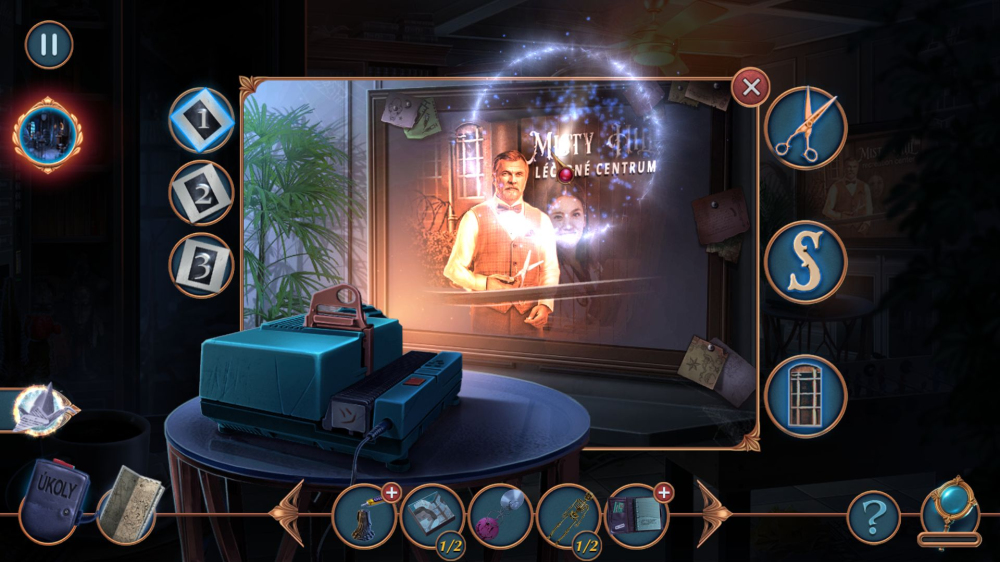Open the glowing location portrait
This screenshot has height=562, width=1000.
[47, 134]
